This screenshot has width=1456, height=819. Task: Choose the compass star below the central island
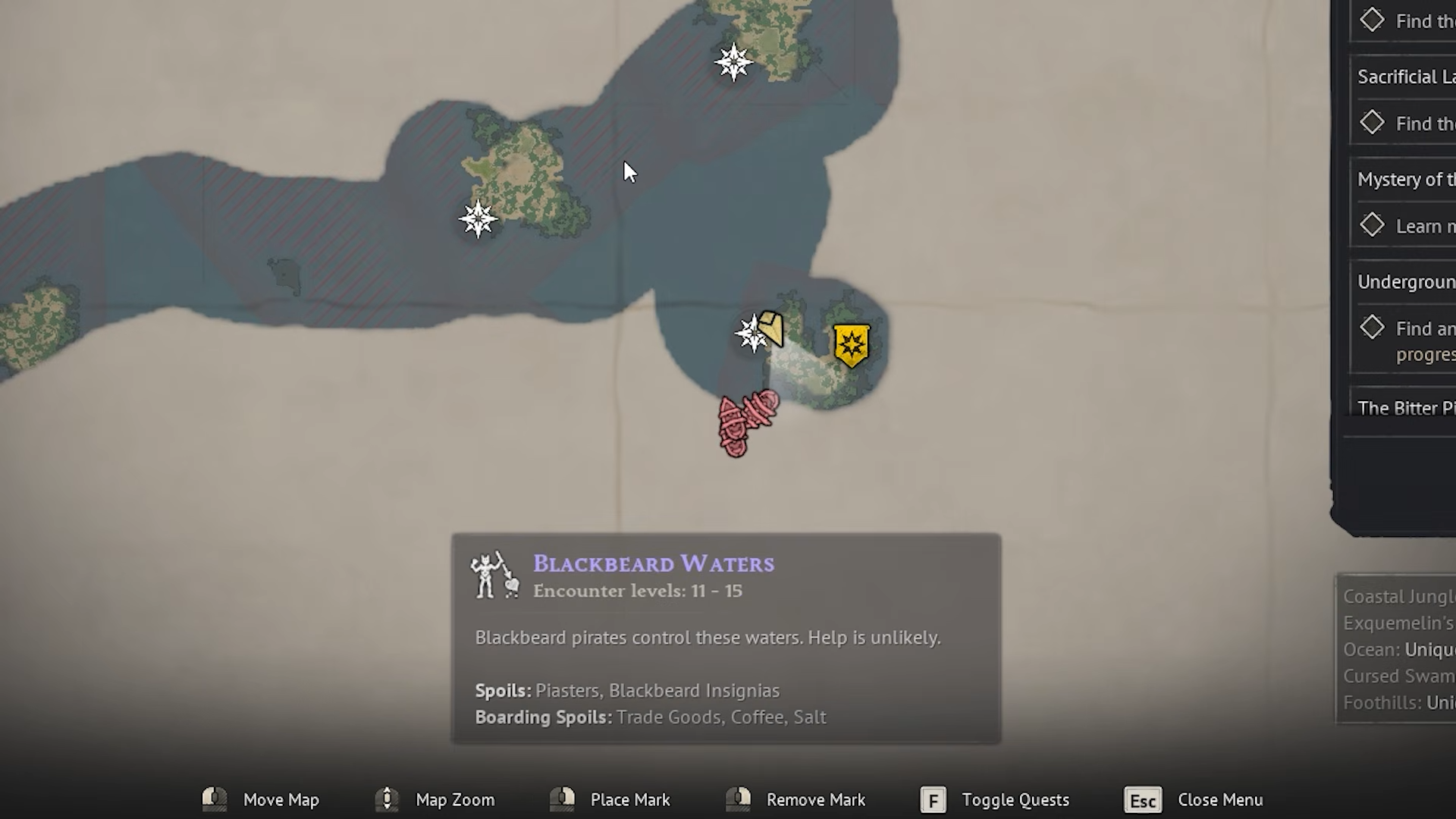point(478,219)
